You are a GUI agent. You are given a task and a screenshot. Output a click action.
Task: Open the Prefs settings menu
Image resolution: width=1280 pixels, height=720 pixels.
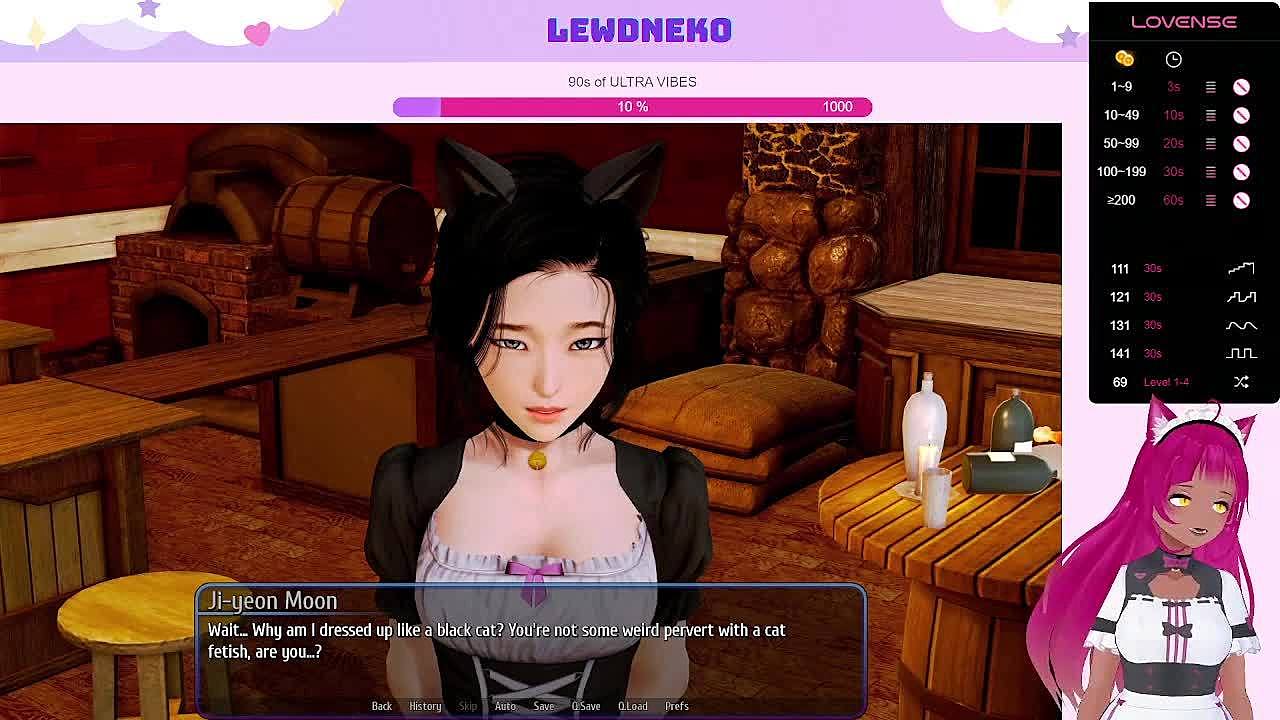677,706
